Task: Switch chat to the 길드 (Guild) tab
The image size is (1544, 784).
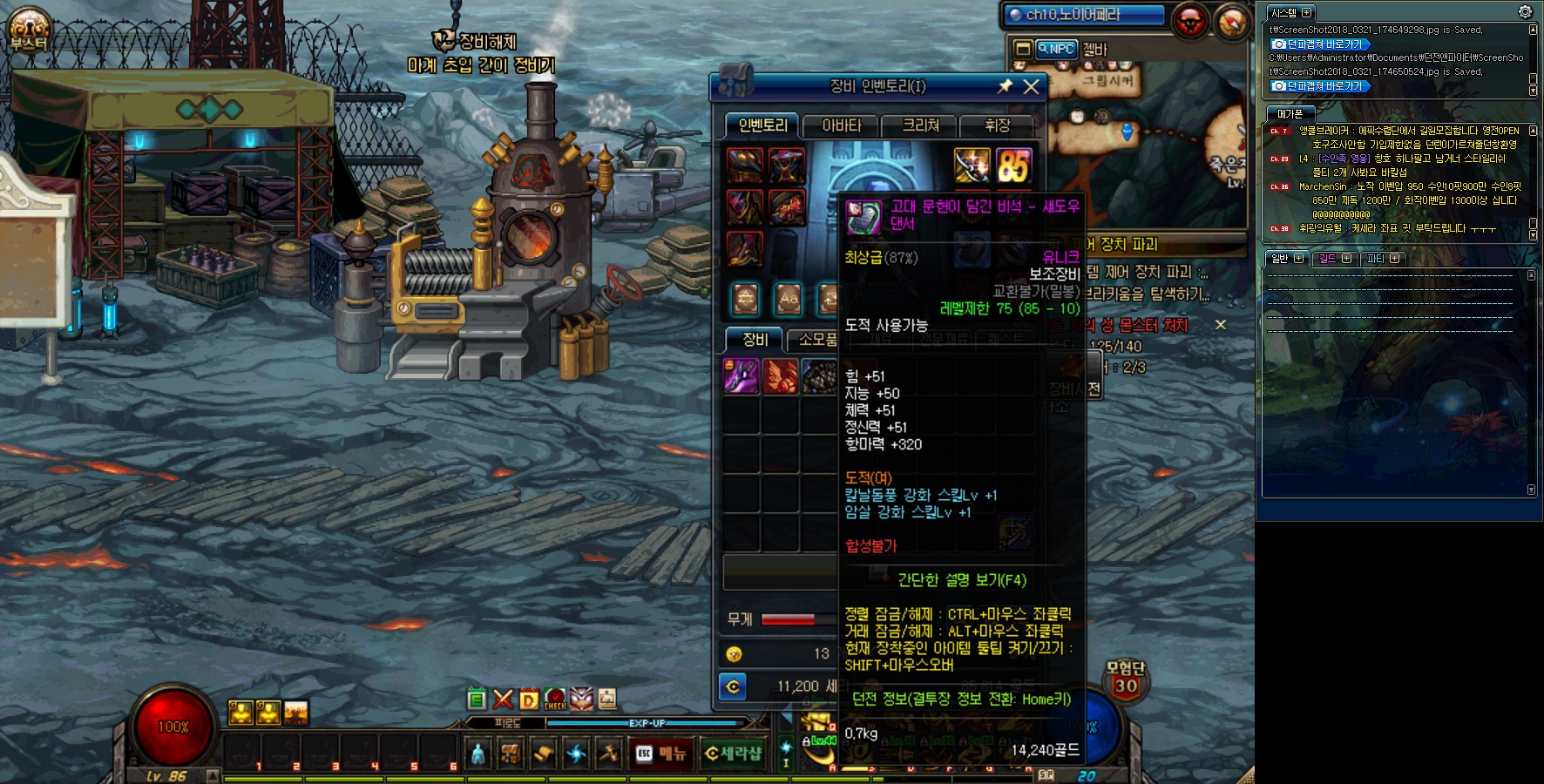Action: [1334, 259]
